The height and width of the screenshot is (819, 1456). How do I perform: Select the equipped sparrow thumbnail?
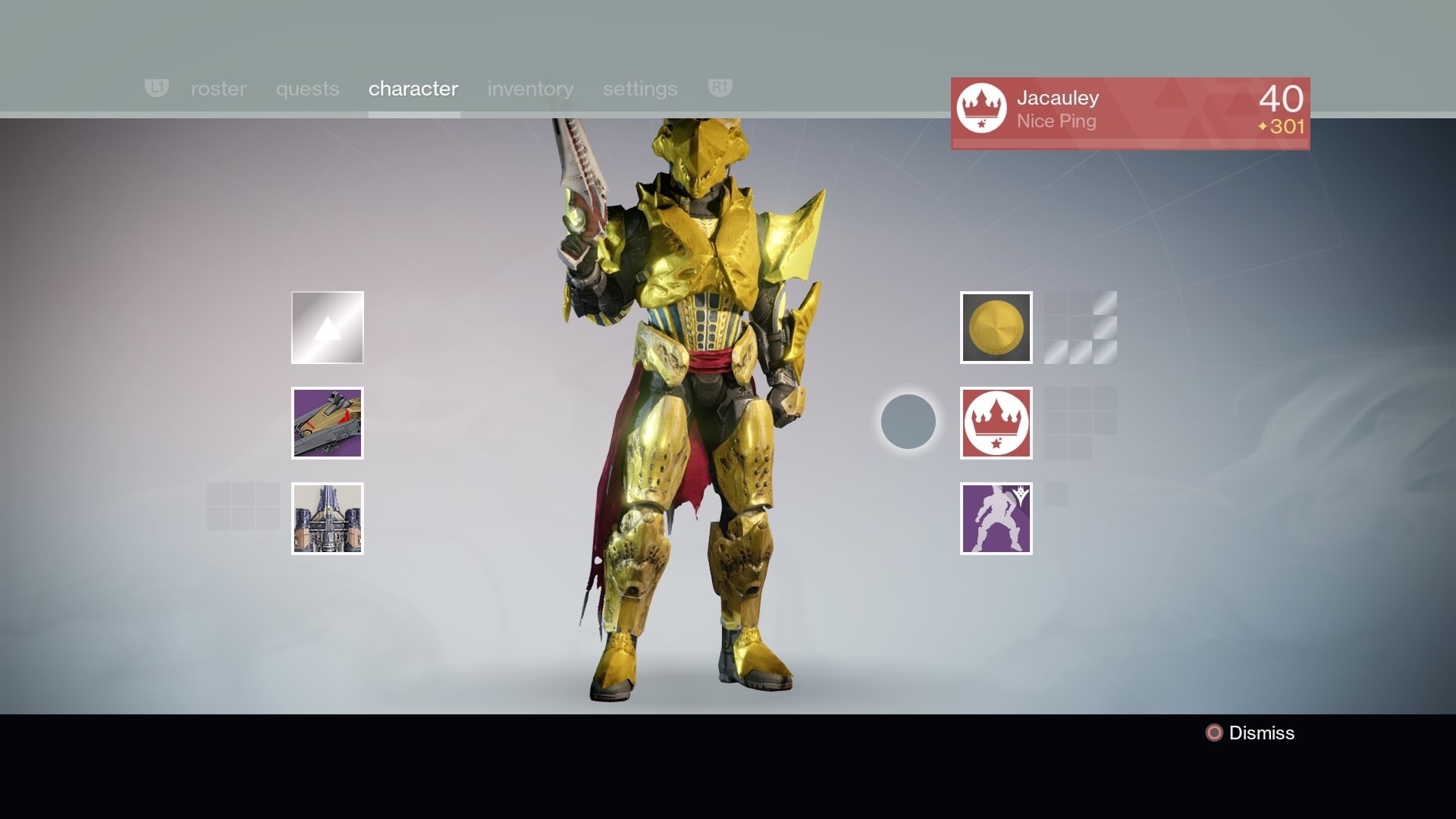point(327,423)
